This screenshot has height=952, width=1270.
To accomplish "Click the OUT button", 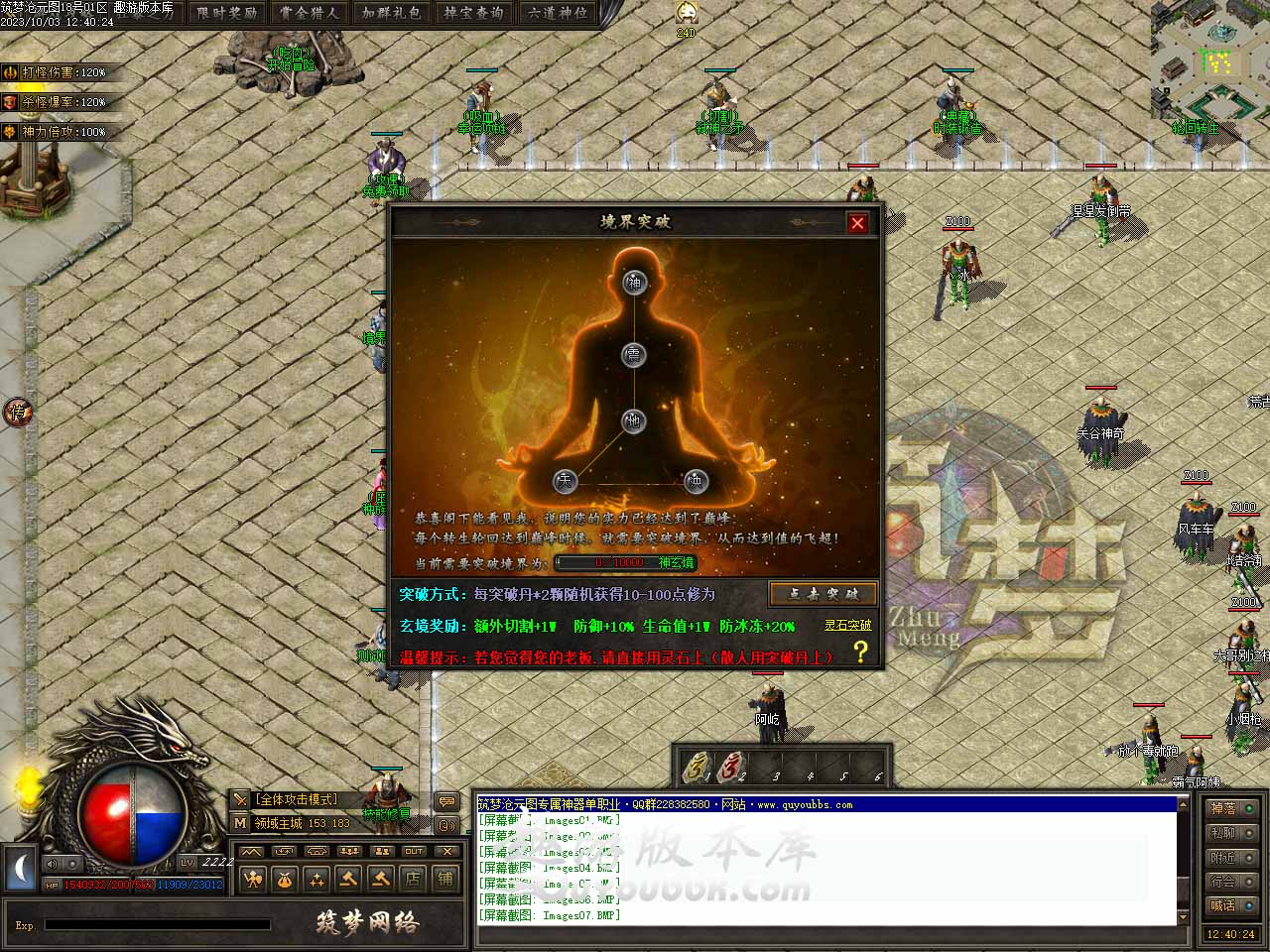I will (x=414, y=852).
